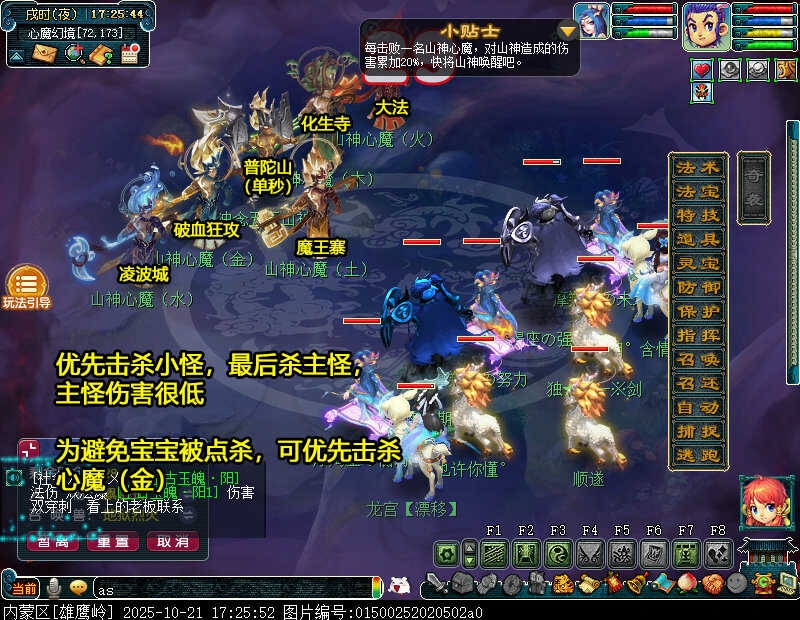The image size is (800, 620).
Task: Choose the 防御 defend command
Action: click(x=697, y=287)
